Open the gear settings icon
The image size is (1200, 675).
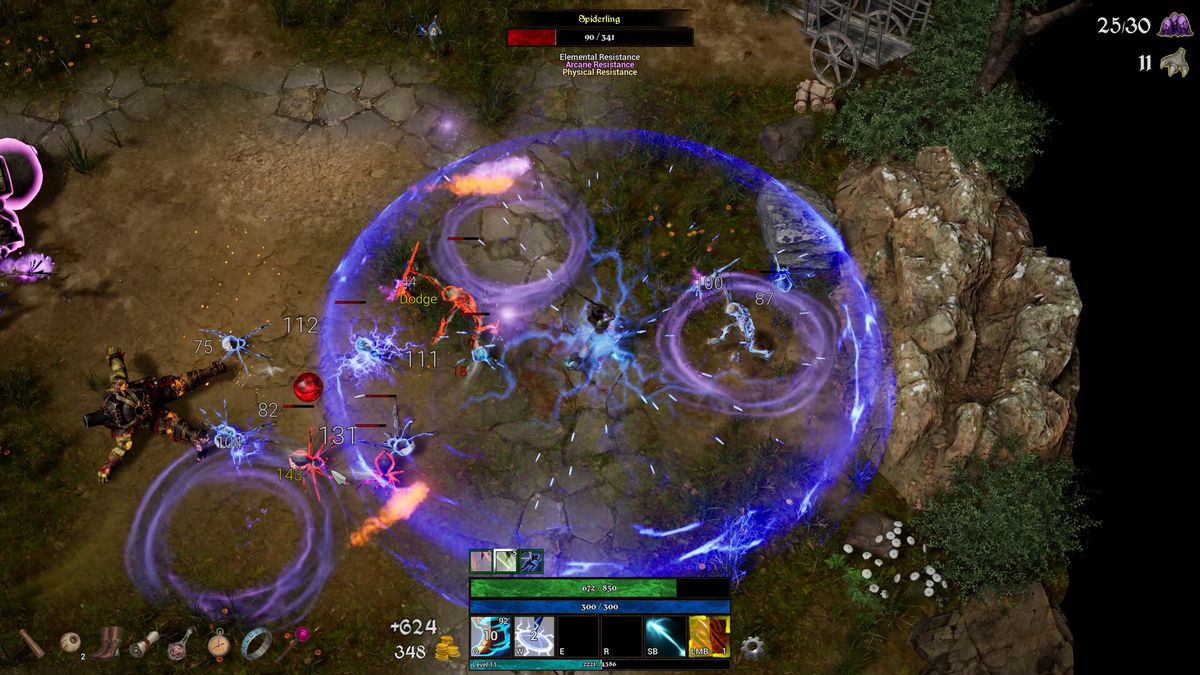tap(752, 646)
